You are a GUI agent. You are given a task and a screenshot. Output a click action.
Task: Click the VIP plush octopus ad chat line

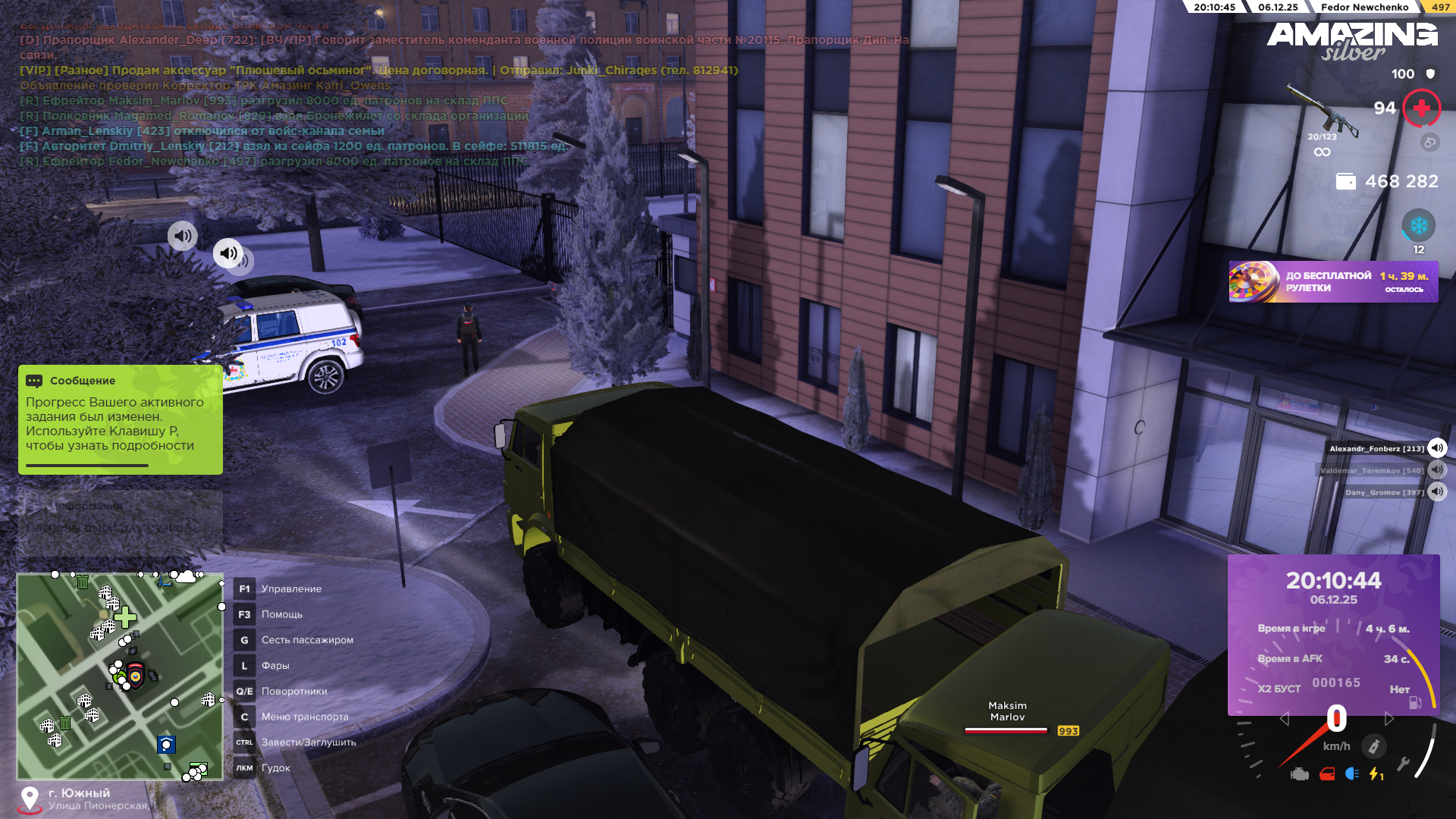coord(378,71)
